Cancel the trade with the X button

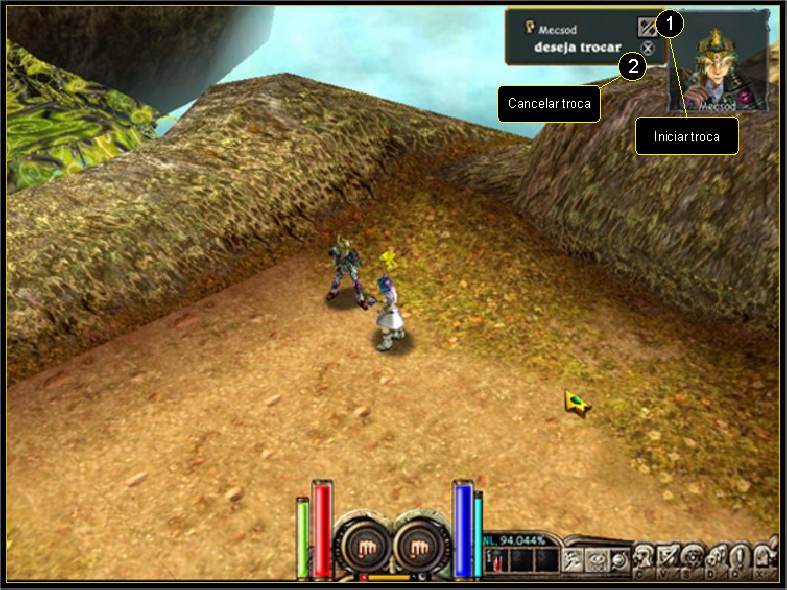tap(648, 47)
